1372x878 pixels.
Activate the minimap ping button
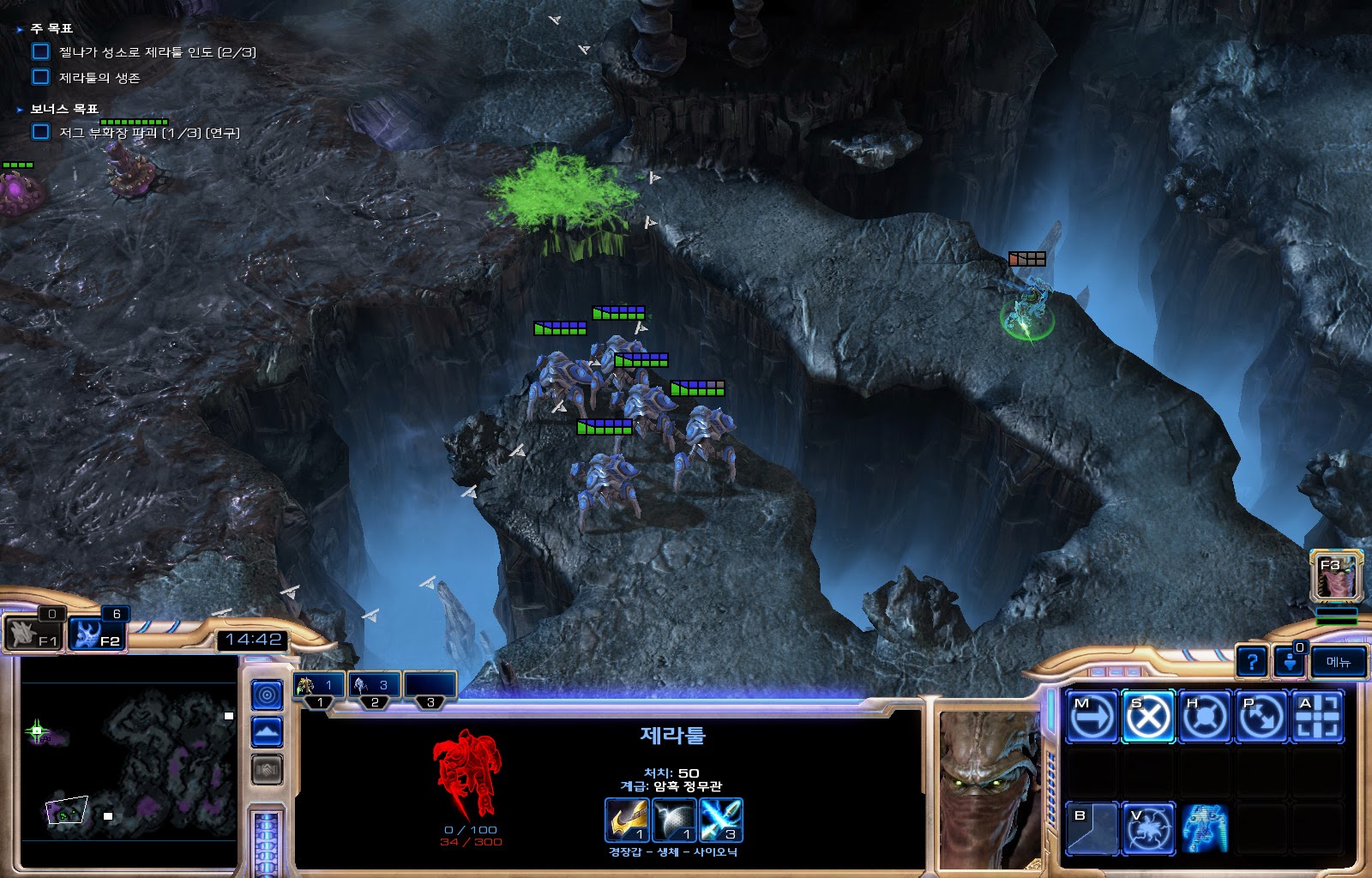click(x=267, y=695)
